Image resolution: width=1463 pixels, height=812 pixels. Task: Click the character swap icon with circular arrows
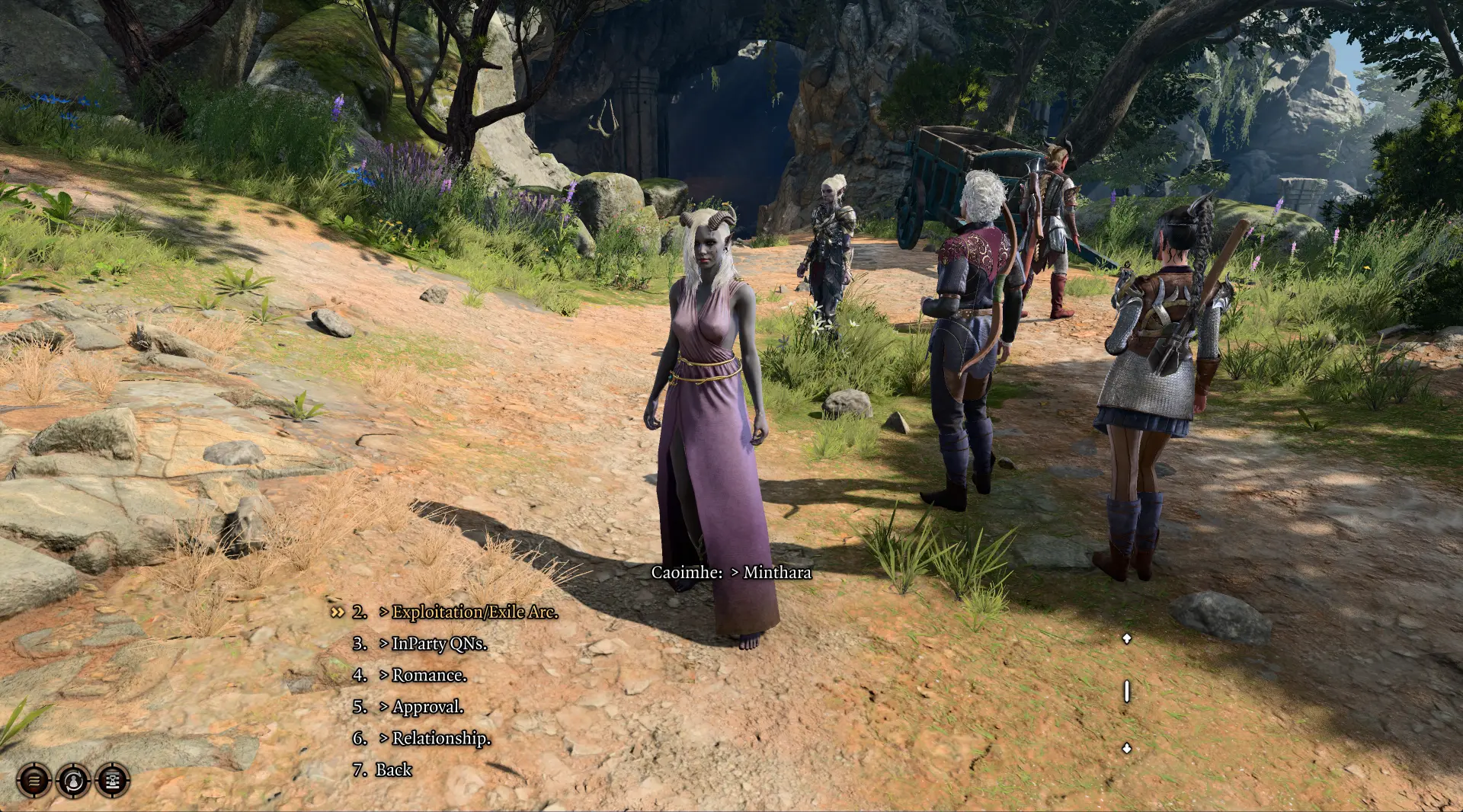pos(73,780)
